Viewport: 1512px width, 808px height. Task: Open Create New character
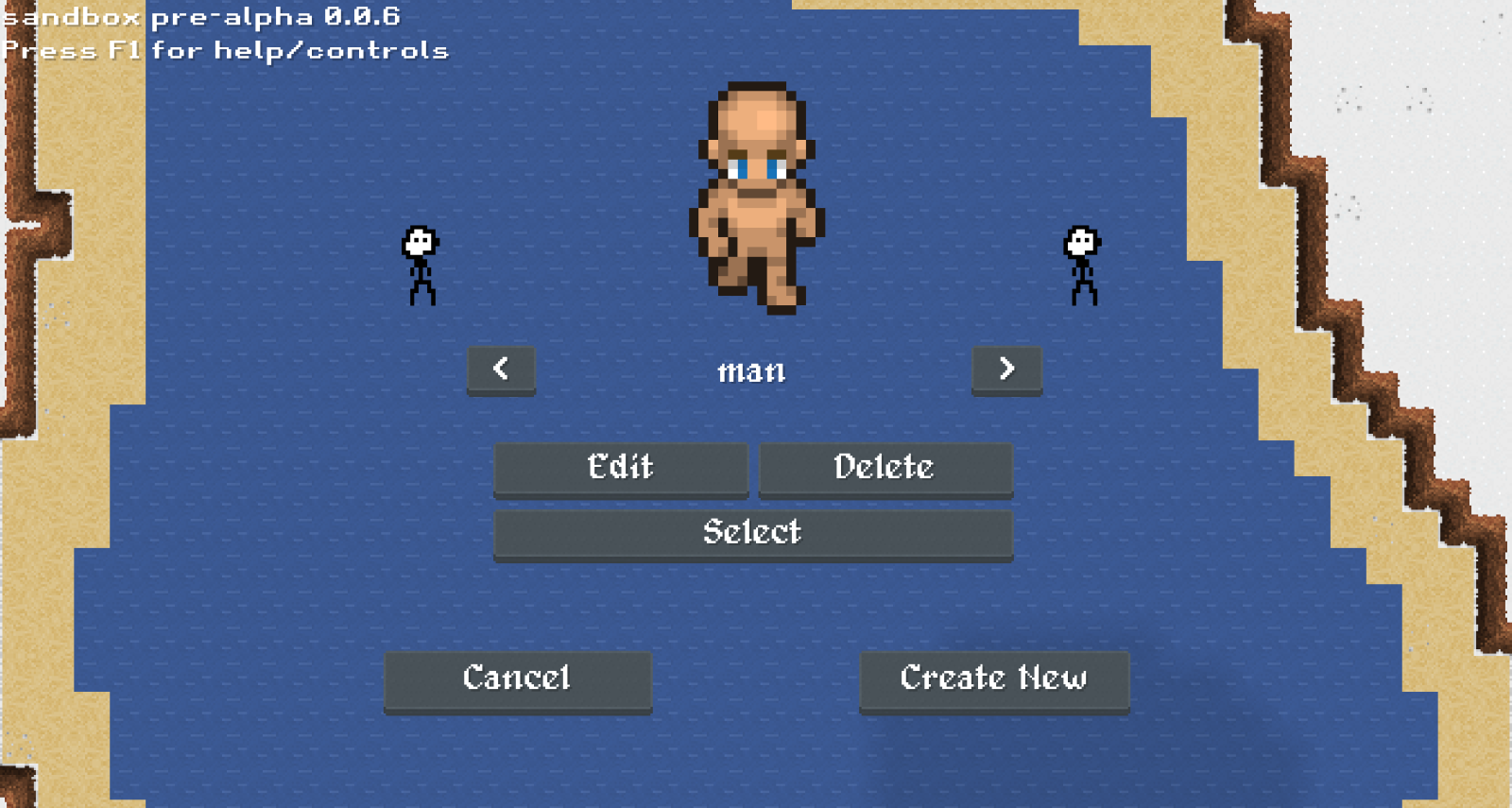[x=994, y=679]
